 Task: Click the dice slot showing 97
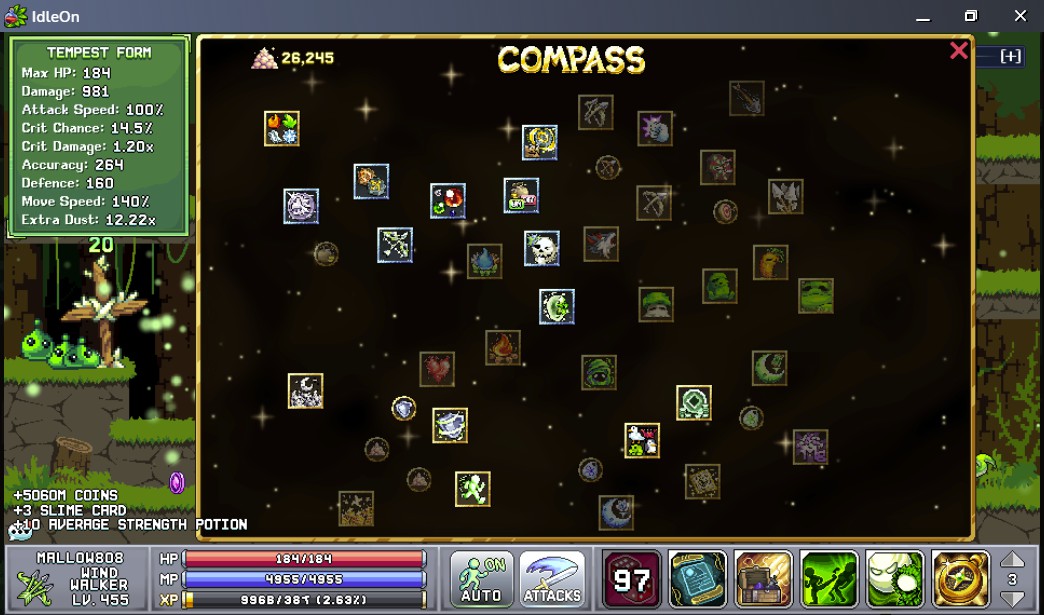click(x=632, y=579)
